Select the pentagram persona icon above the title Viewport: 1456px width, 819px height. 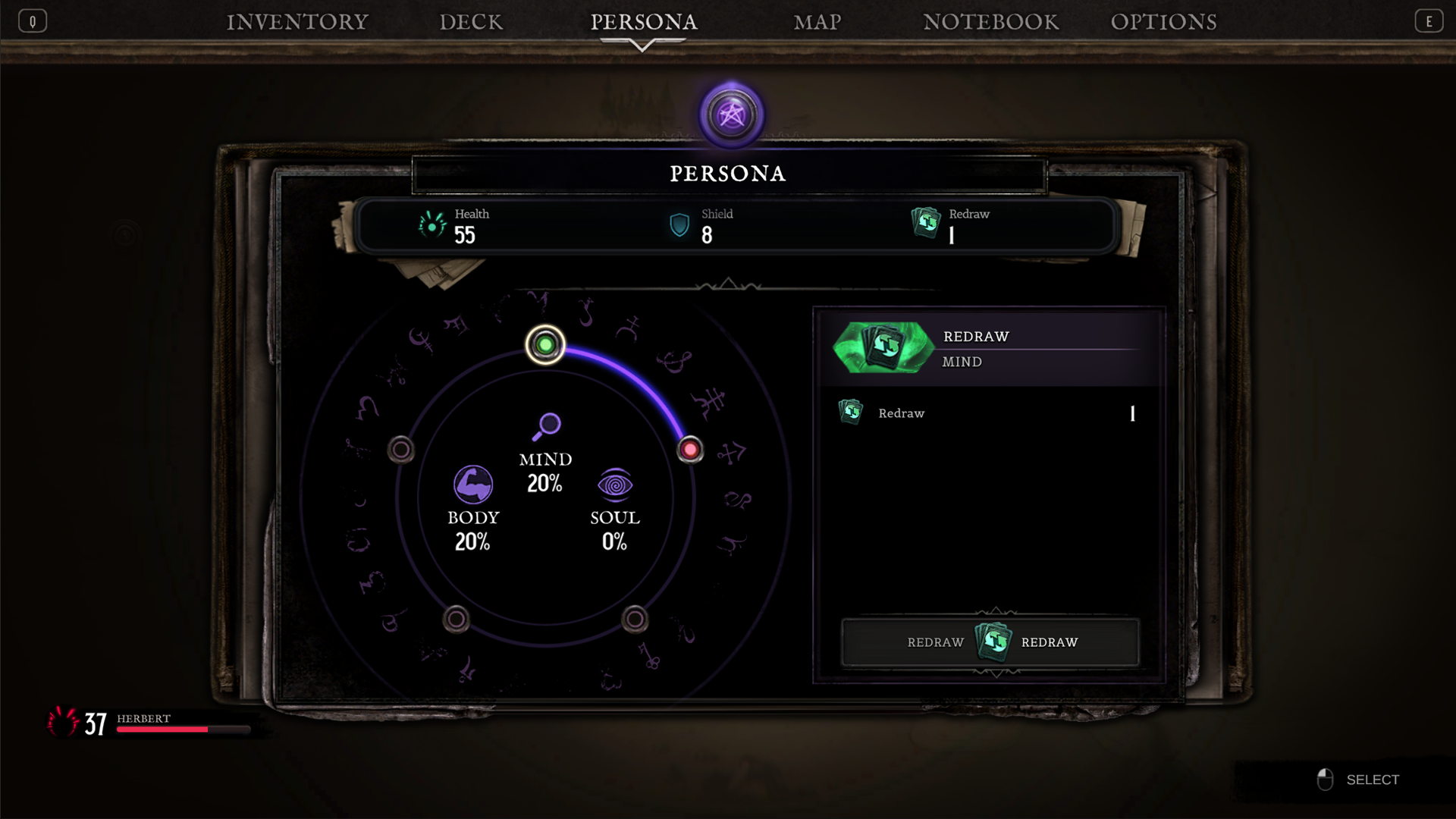(x=730, y=115)
